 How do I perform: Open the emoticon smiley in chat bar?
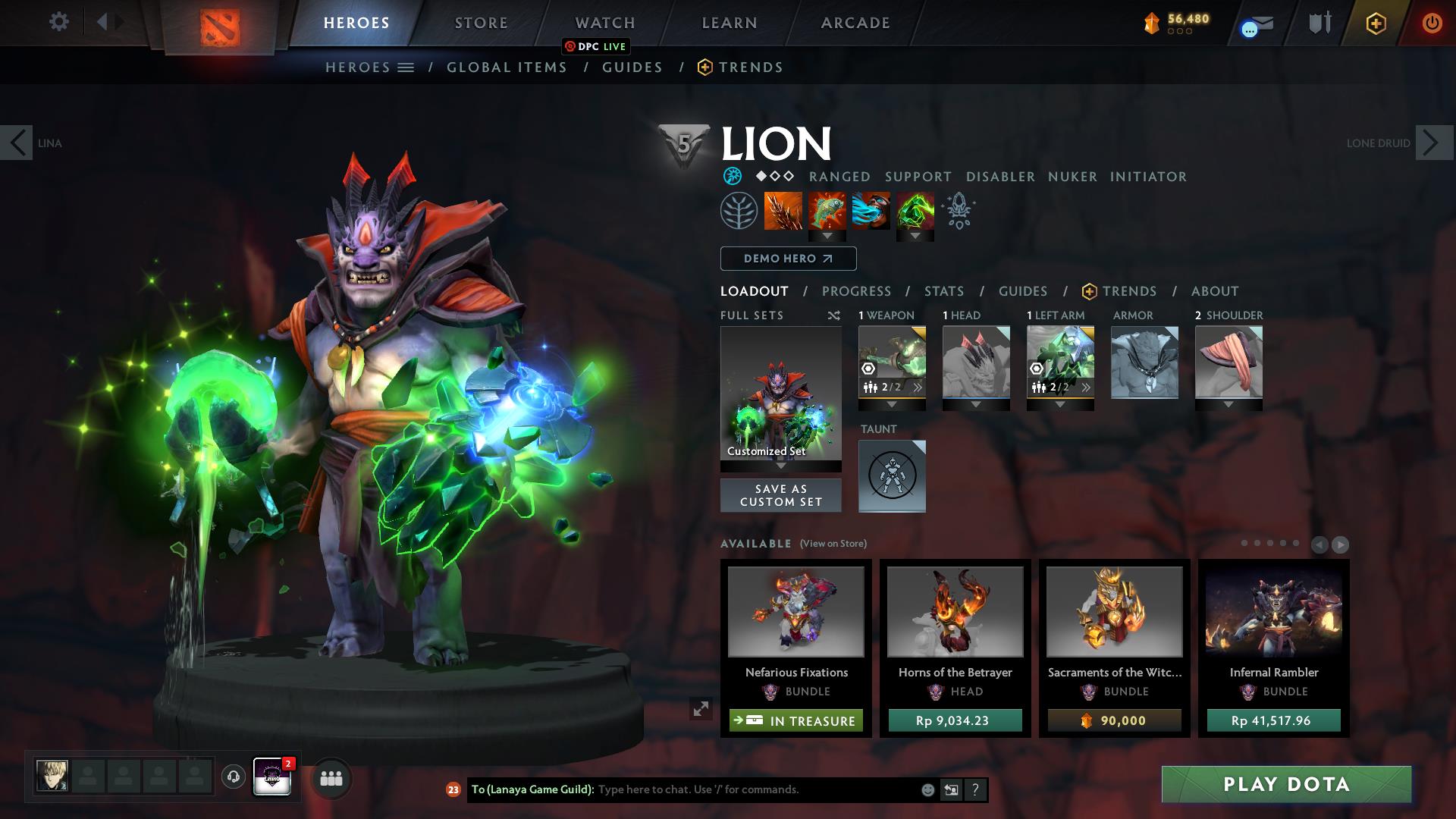point(927,789)
